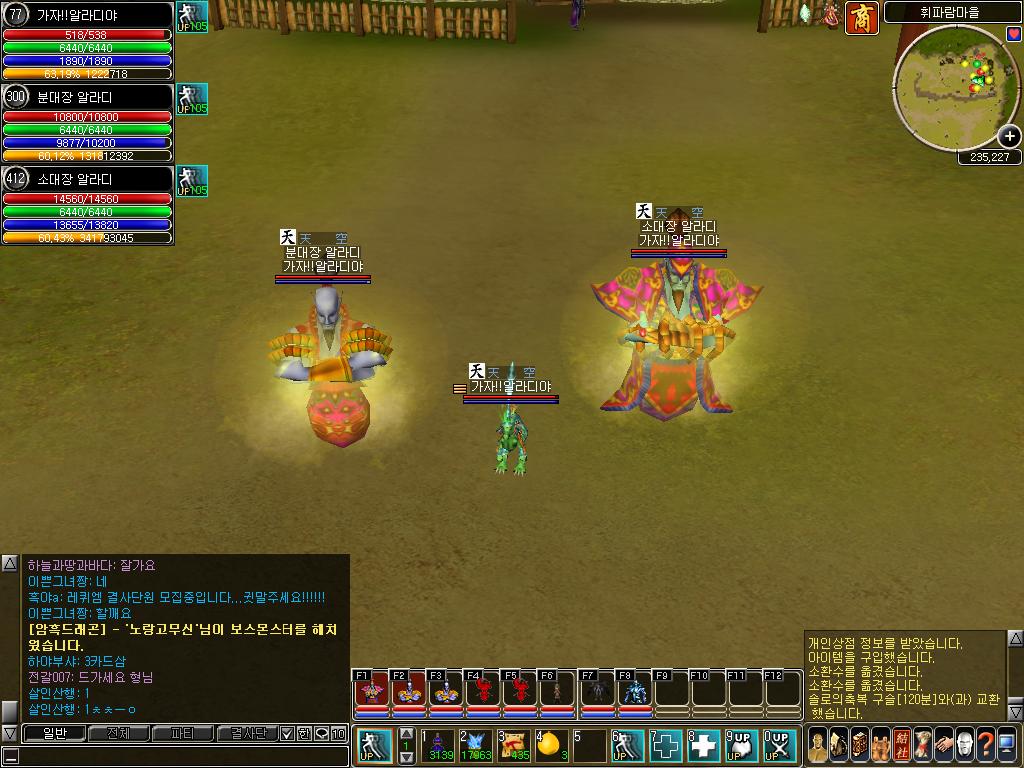
Task: Select the 결사단 chat tab
Action: [248, 734]
